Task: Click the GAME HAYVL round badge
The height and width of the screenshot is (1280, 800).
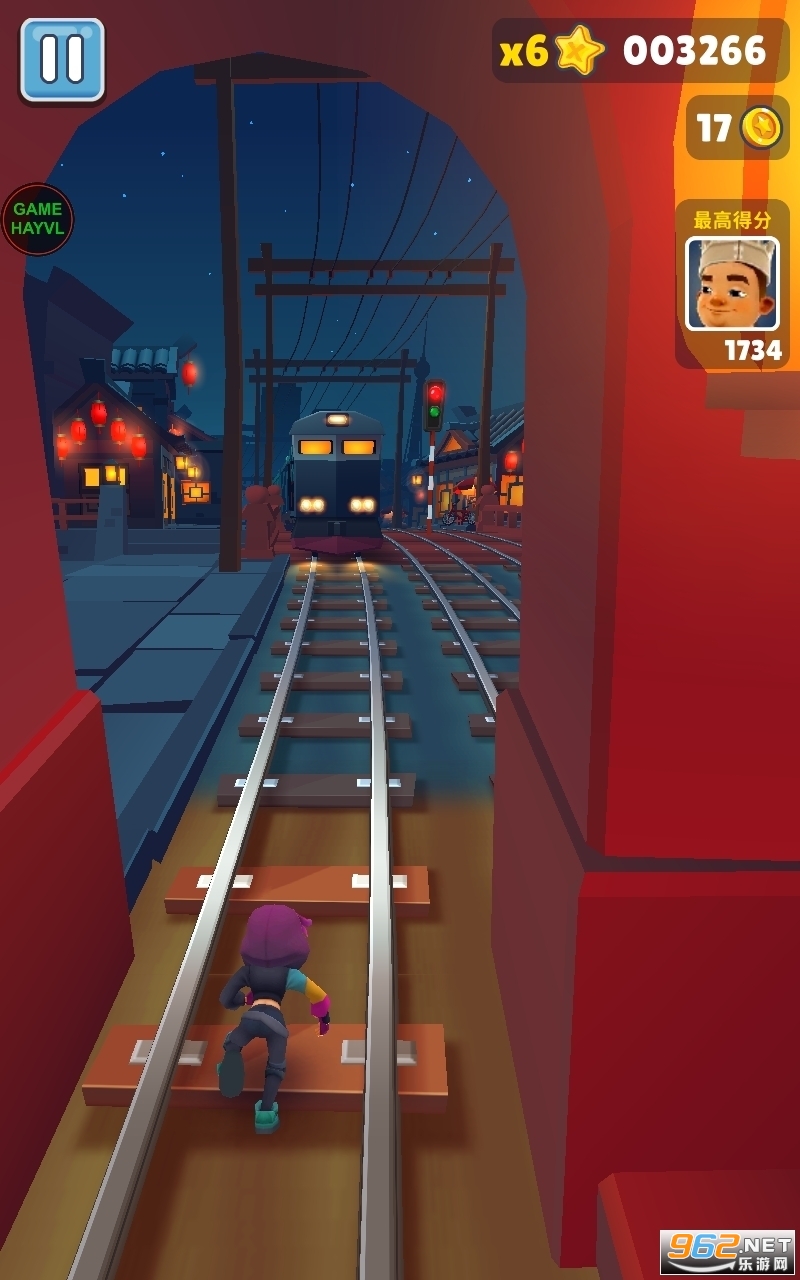Action: coord(37,219)
